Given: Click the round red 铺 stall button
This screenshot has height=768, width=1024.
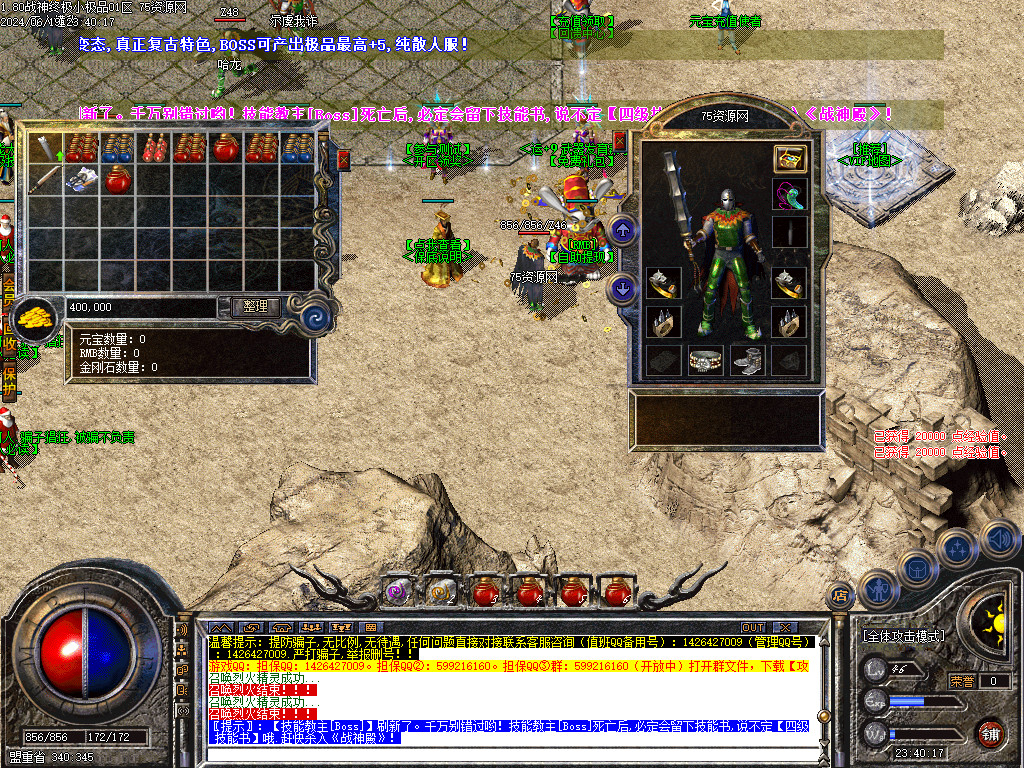Looking at the screenshot, I should (990, 733).
